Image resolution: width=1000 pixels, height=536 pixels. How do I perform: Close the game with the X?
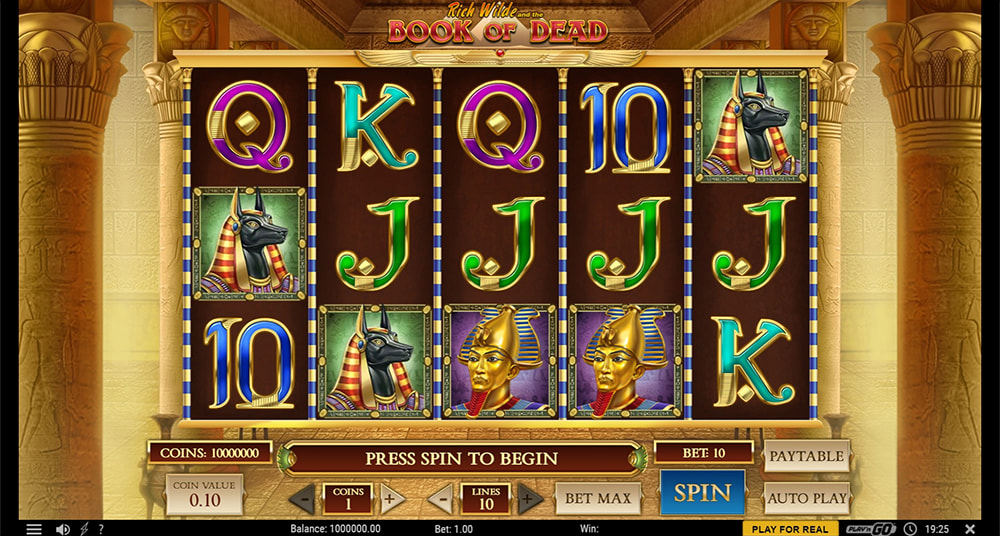click(x=969, y=528)
